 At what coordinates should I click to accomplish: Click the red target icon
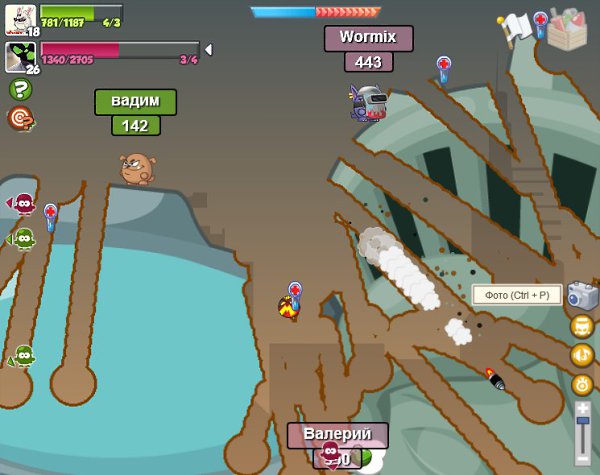(20, 119)
